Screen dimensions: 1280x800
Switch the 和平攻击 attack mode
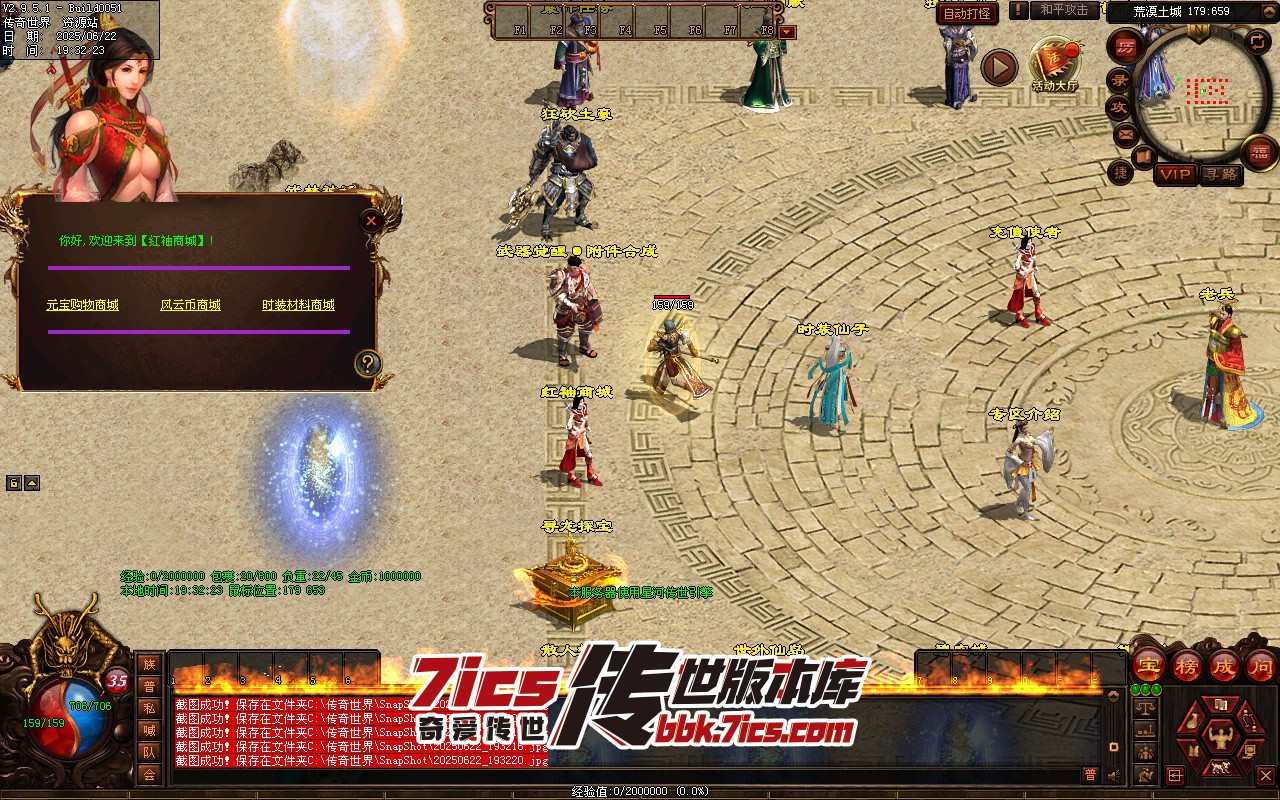point(1064,10)
